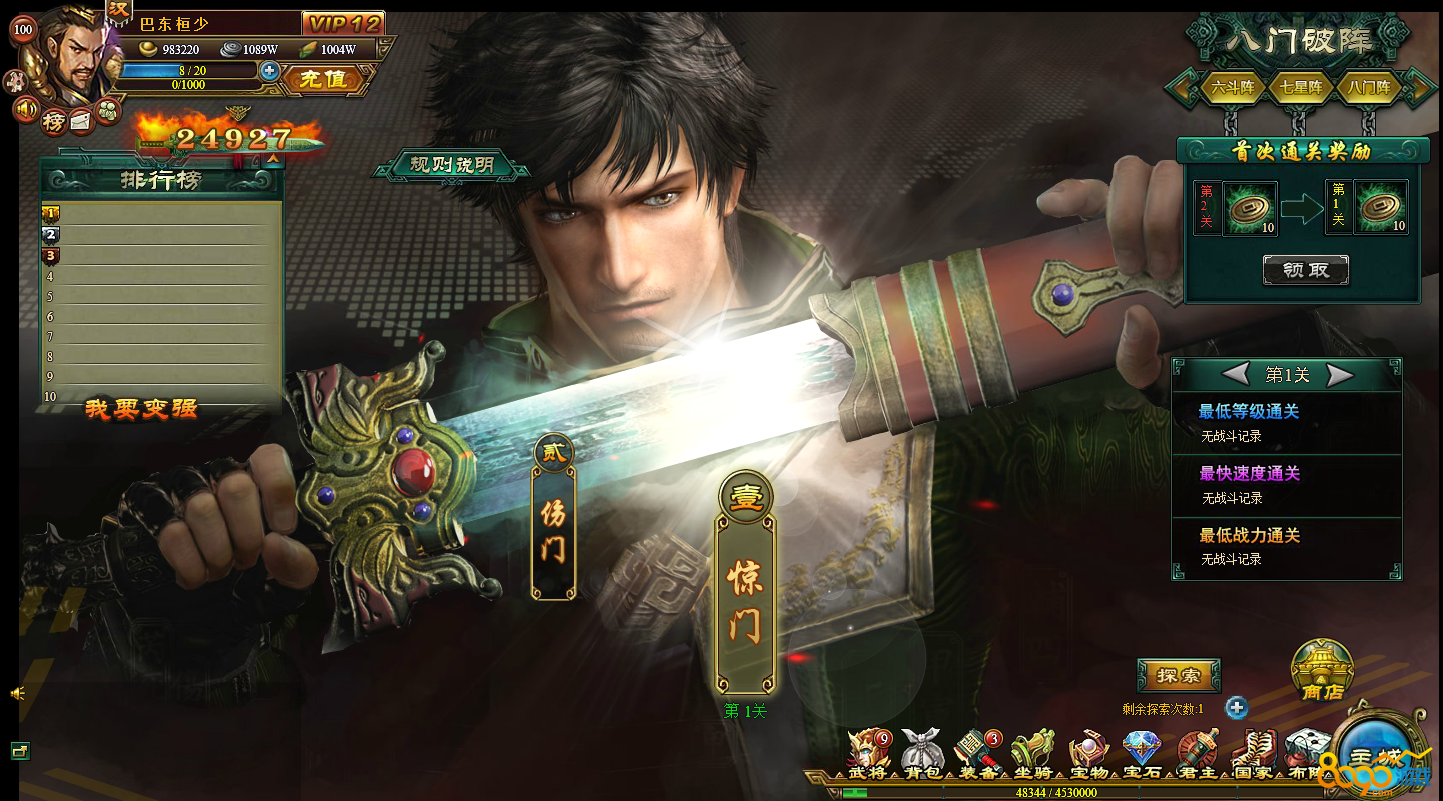Open the 规则说明 rules explanation
Screen dimensions: 1443x801
(x=450, y=165)
